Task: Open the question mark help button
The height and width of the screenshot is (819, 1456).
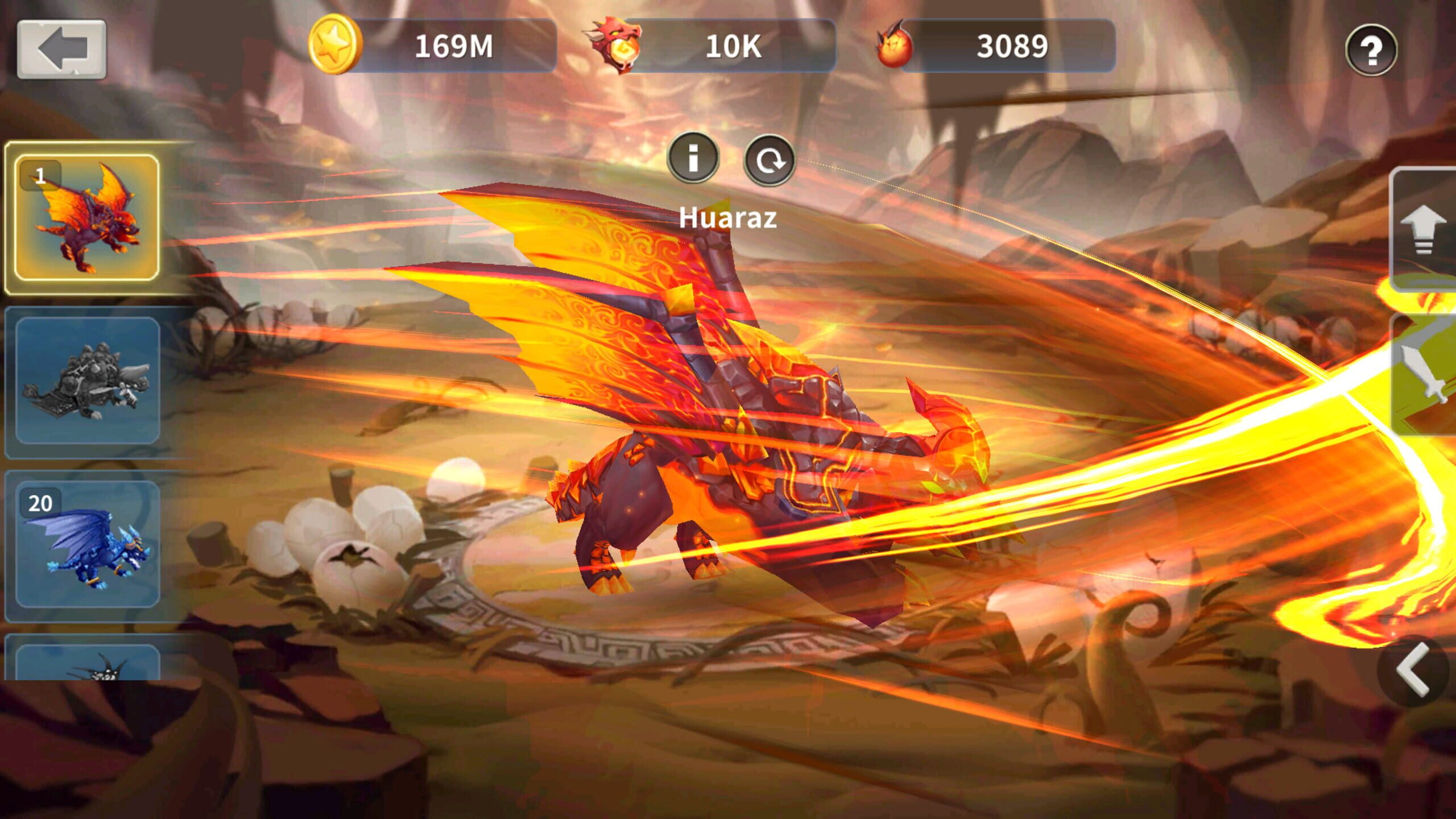Action: [1371, 50]
